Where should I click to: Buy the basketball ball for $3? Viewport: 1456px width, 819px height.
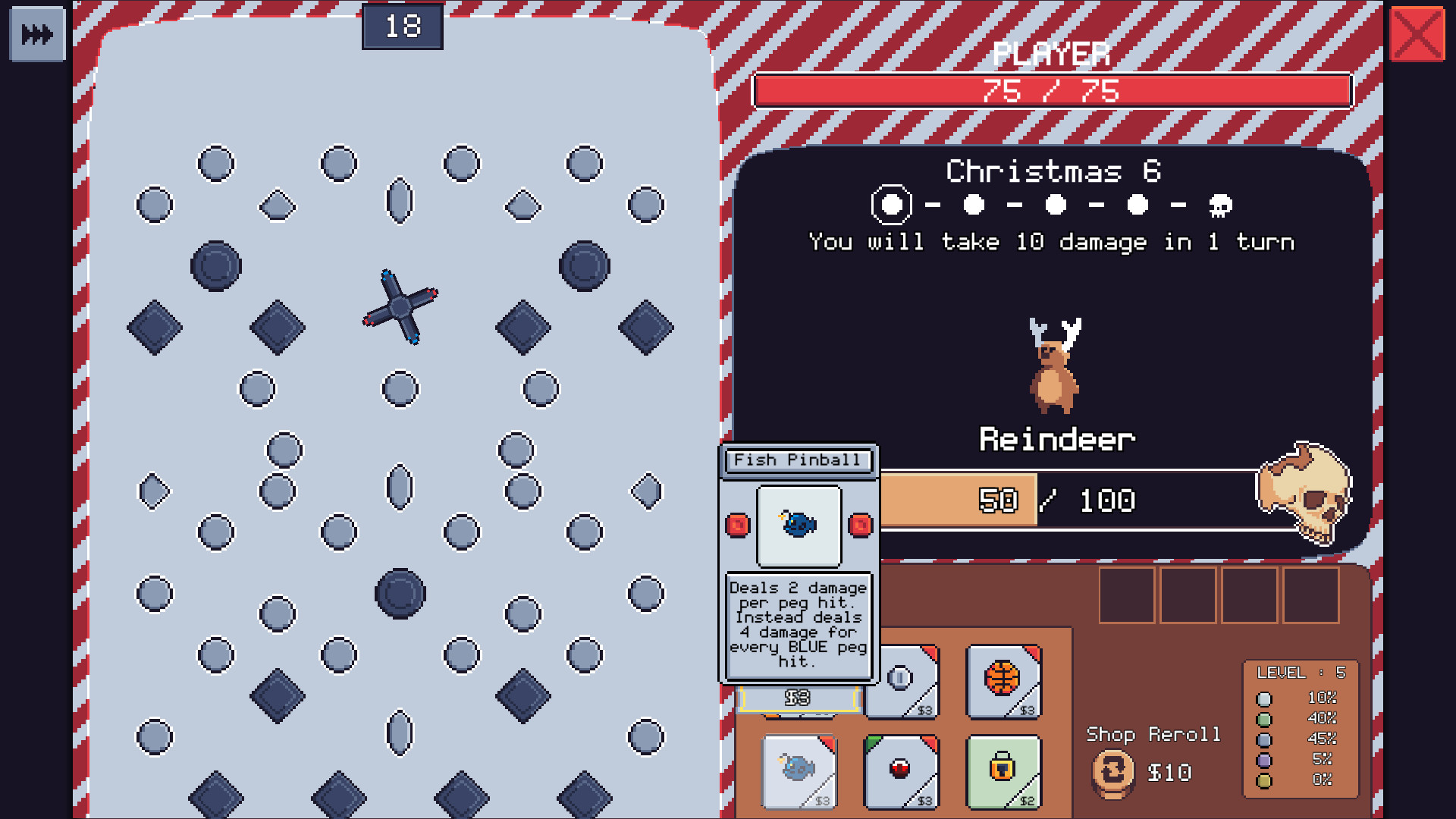(1003, 681)
